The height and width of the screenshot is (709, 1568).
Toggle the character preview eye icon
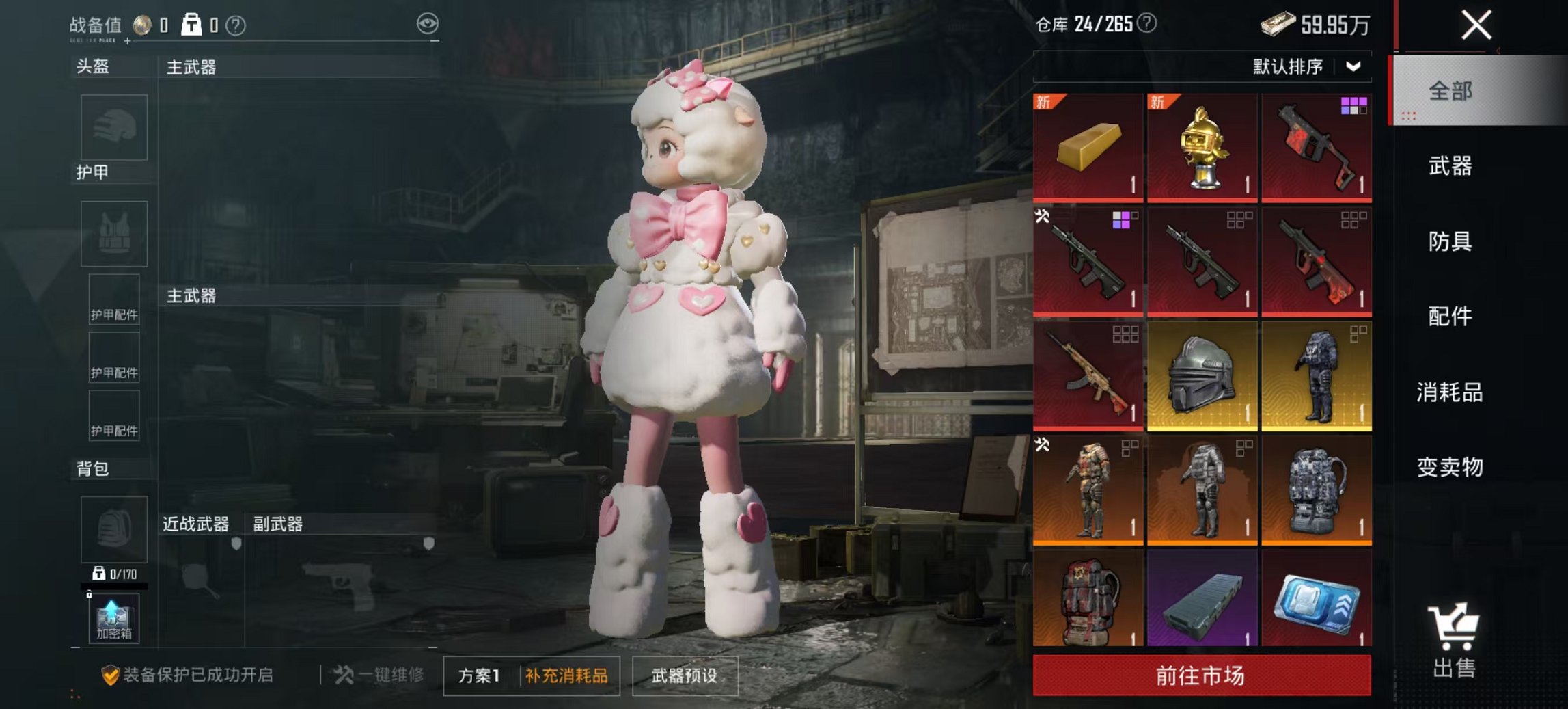click(x=429, y=23)
